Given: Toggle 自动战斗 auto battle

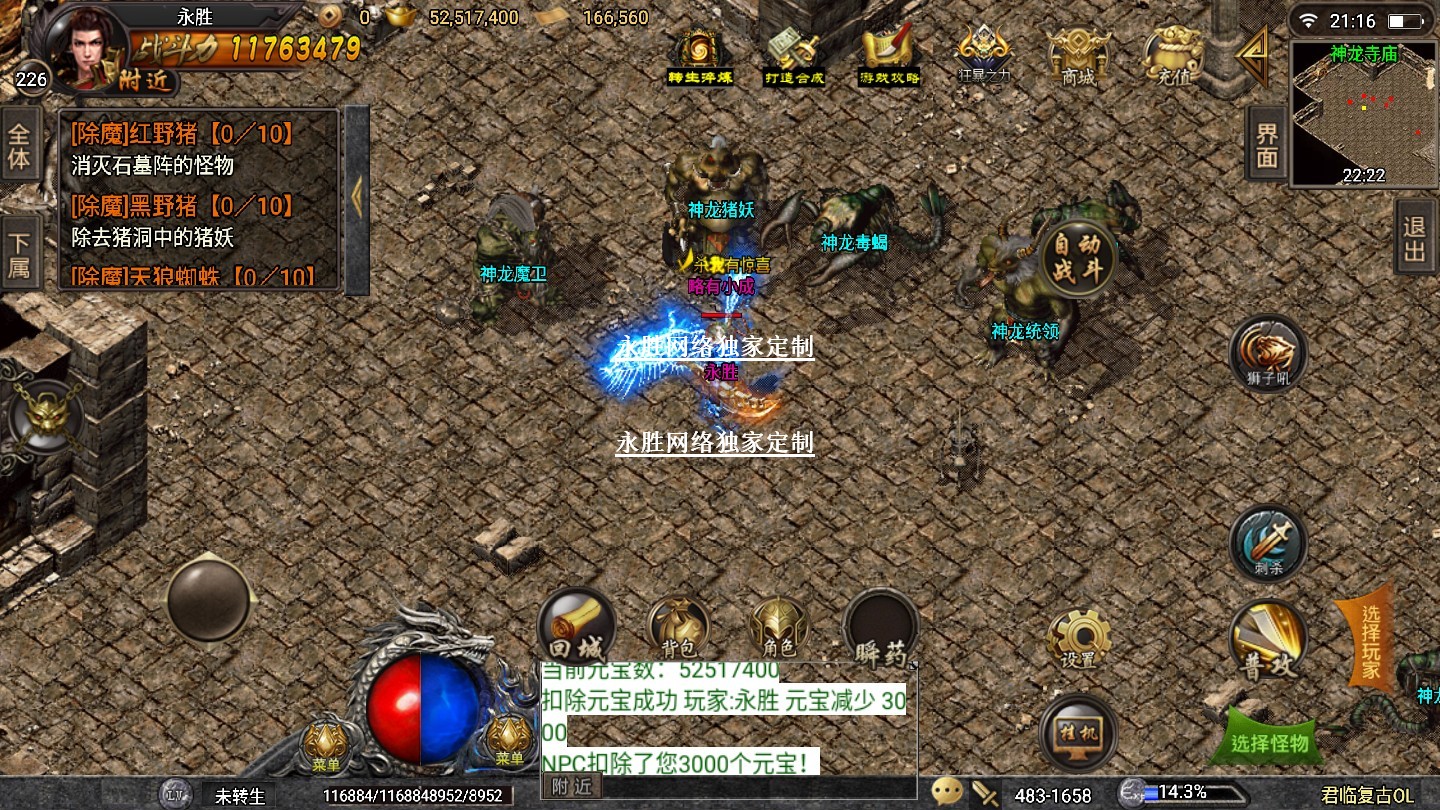Looking at the screenshot, I should click(x=1076, y=257).
